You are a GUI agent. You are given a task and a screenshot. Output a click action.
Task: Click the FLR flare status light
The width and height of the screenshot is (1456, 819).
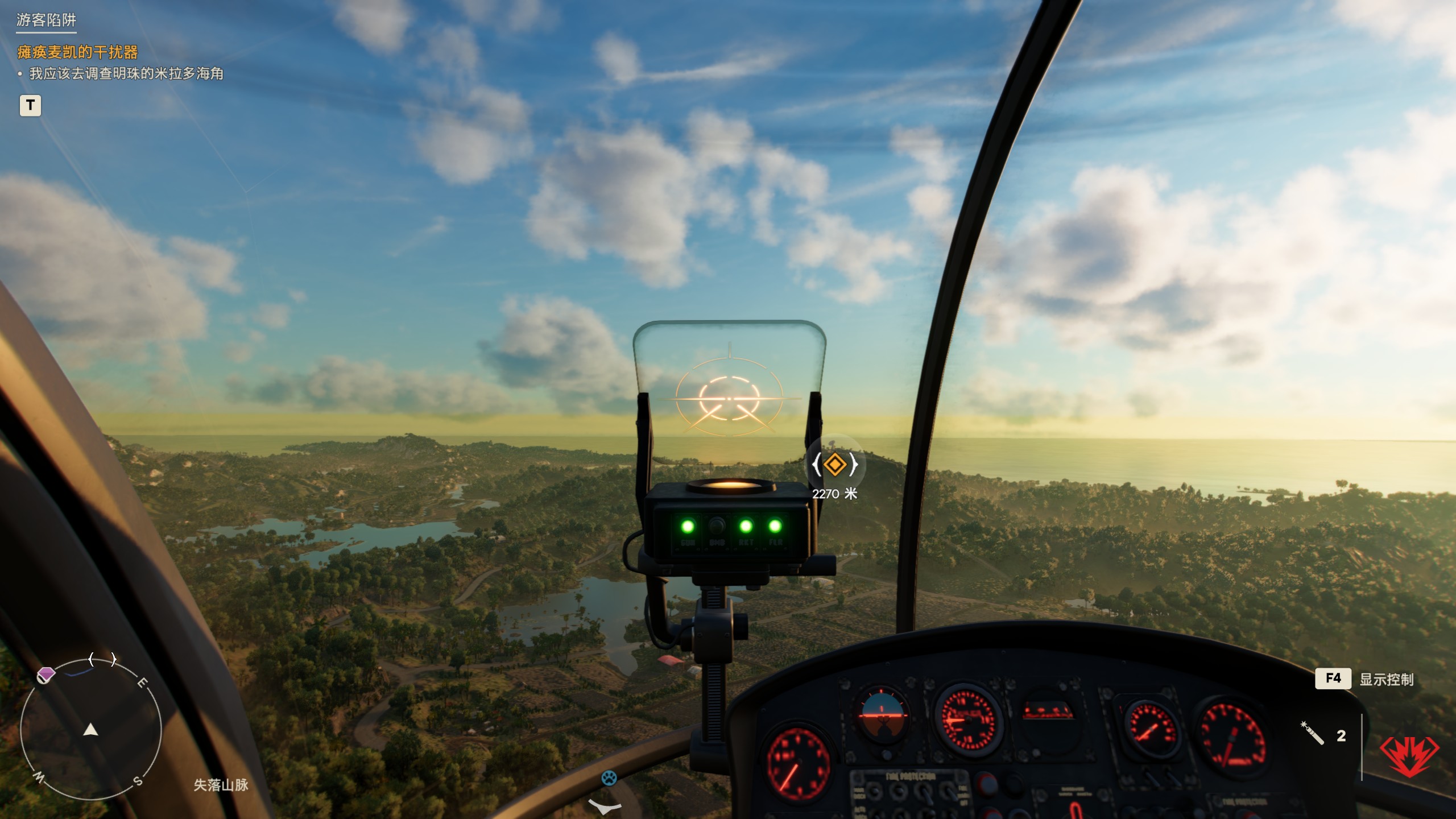tap(775, 526)
